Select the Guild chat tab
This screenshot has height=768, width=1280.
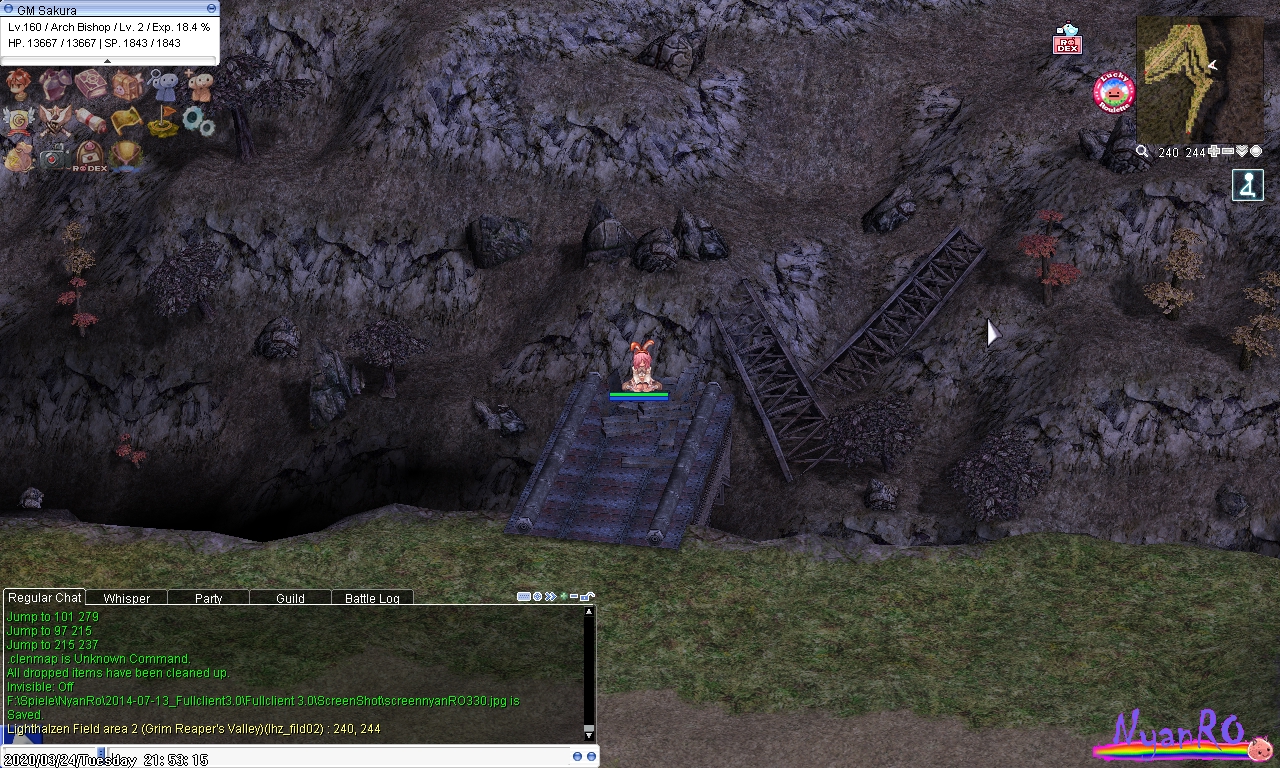290,598
